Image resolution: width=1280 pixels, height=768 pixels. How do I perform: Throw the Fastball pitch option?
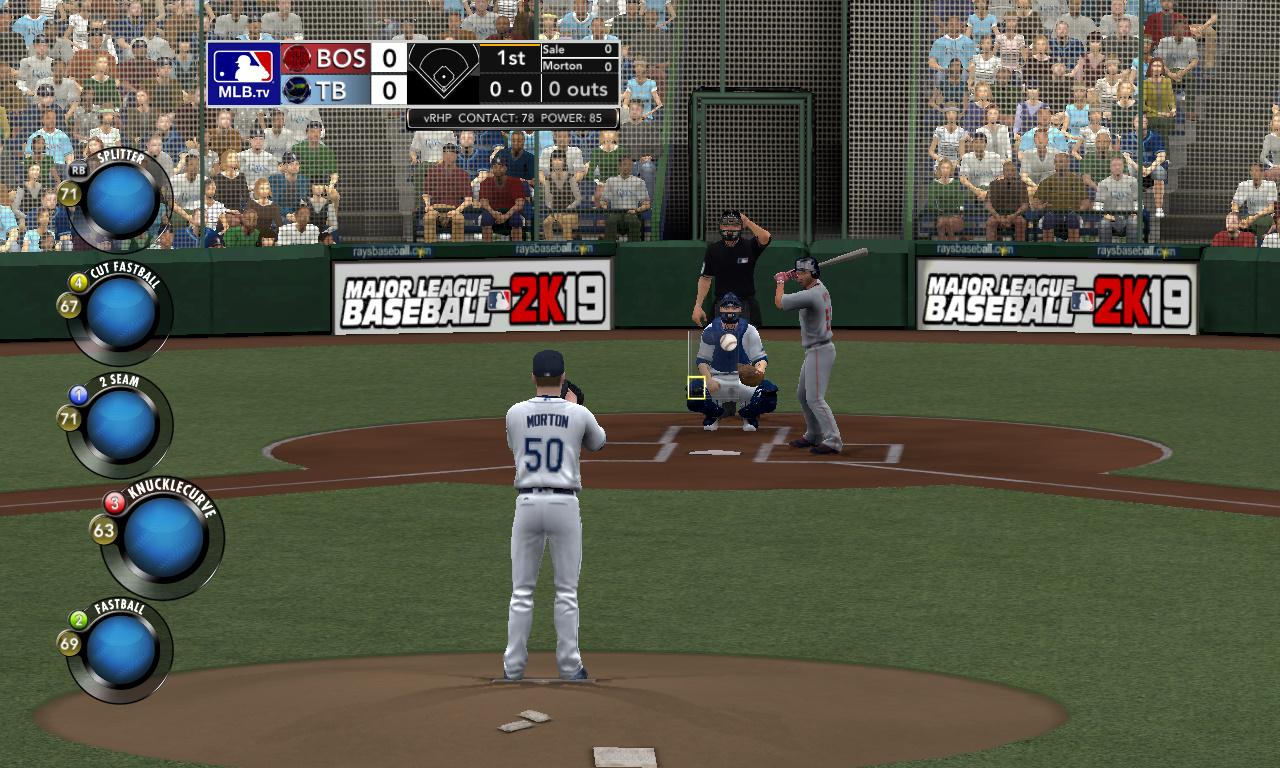click(x=120, y=650)
